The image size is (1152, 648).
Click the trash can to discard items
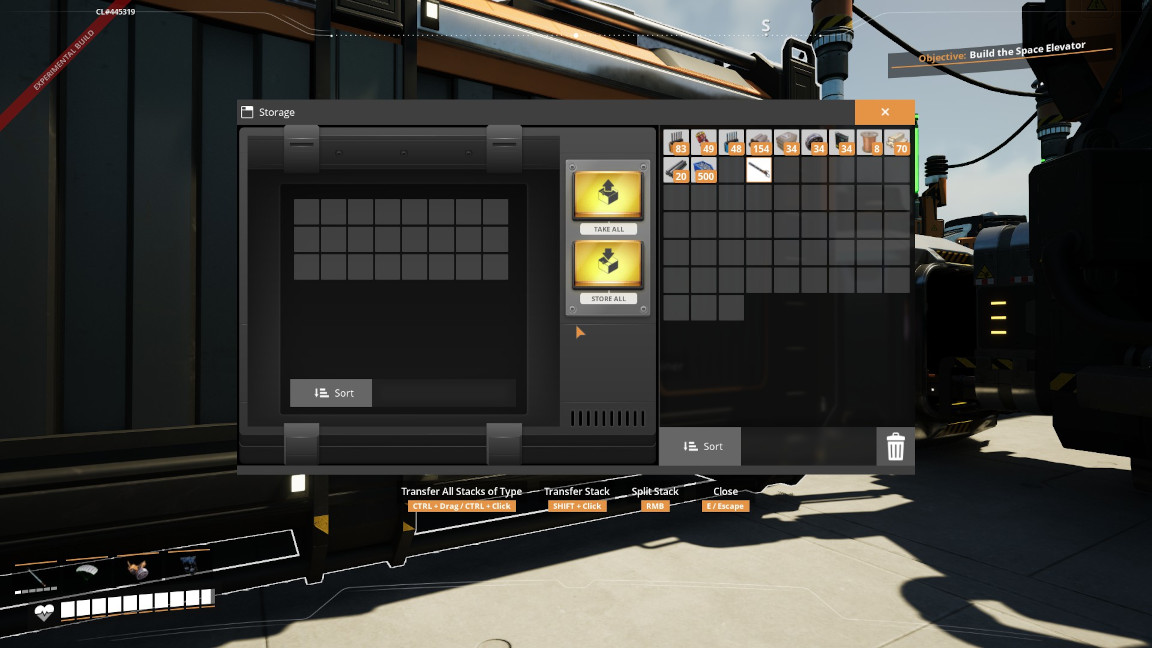point(895,446)
